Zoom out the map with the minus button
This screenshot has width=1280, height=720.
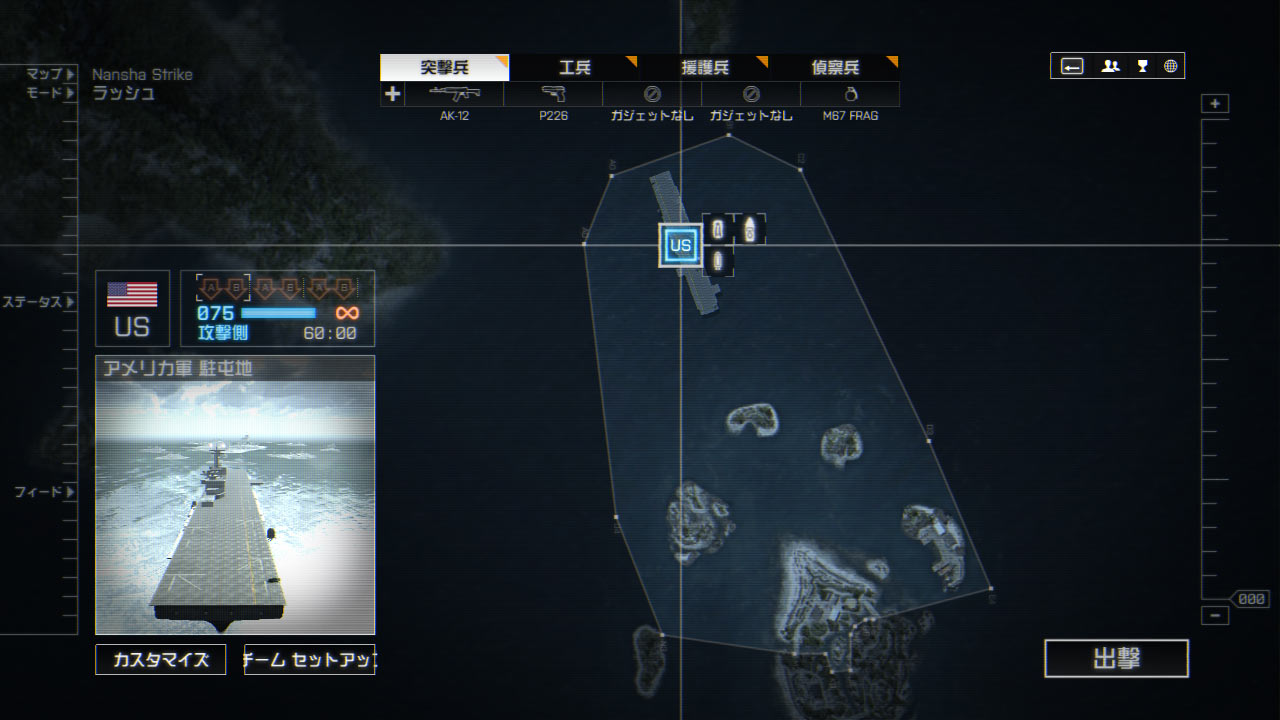point(1215,616)
